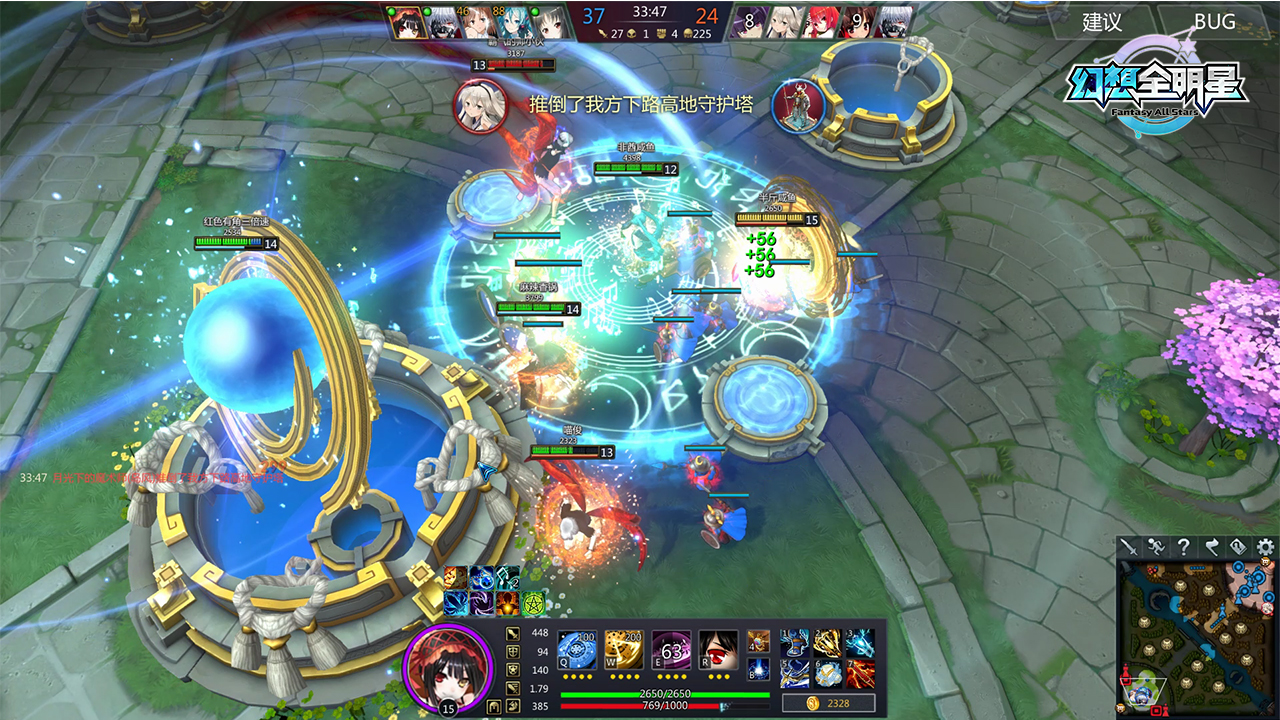Select the sword icon above the minimap
The width and height of the screenshot is (1280, 720).
coord(1129,546)
